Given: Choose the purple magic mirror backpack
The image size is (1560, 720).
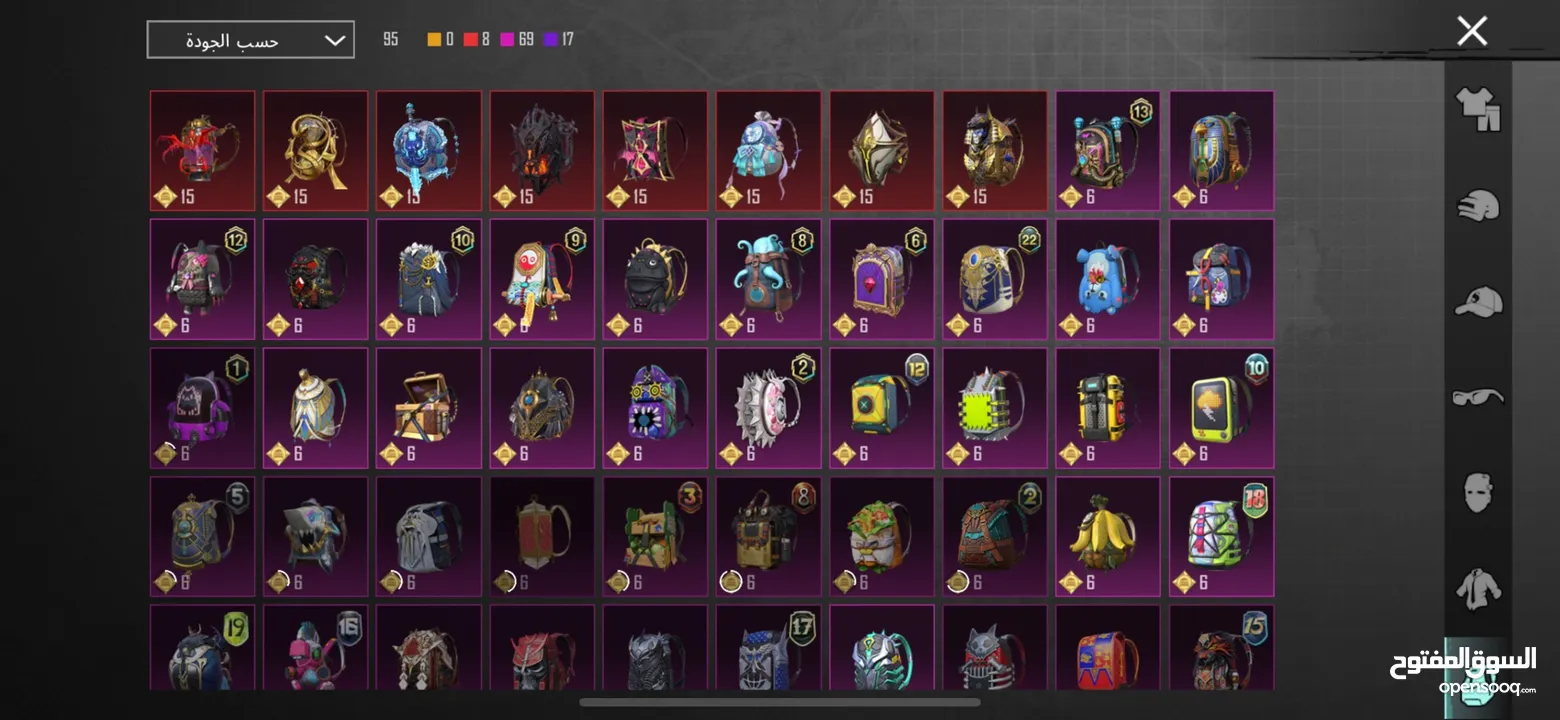Looking at the screenshot, I should [881, 278].
